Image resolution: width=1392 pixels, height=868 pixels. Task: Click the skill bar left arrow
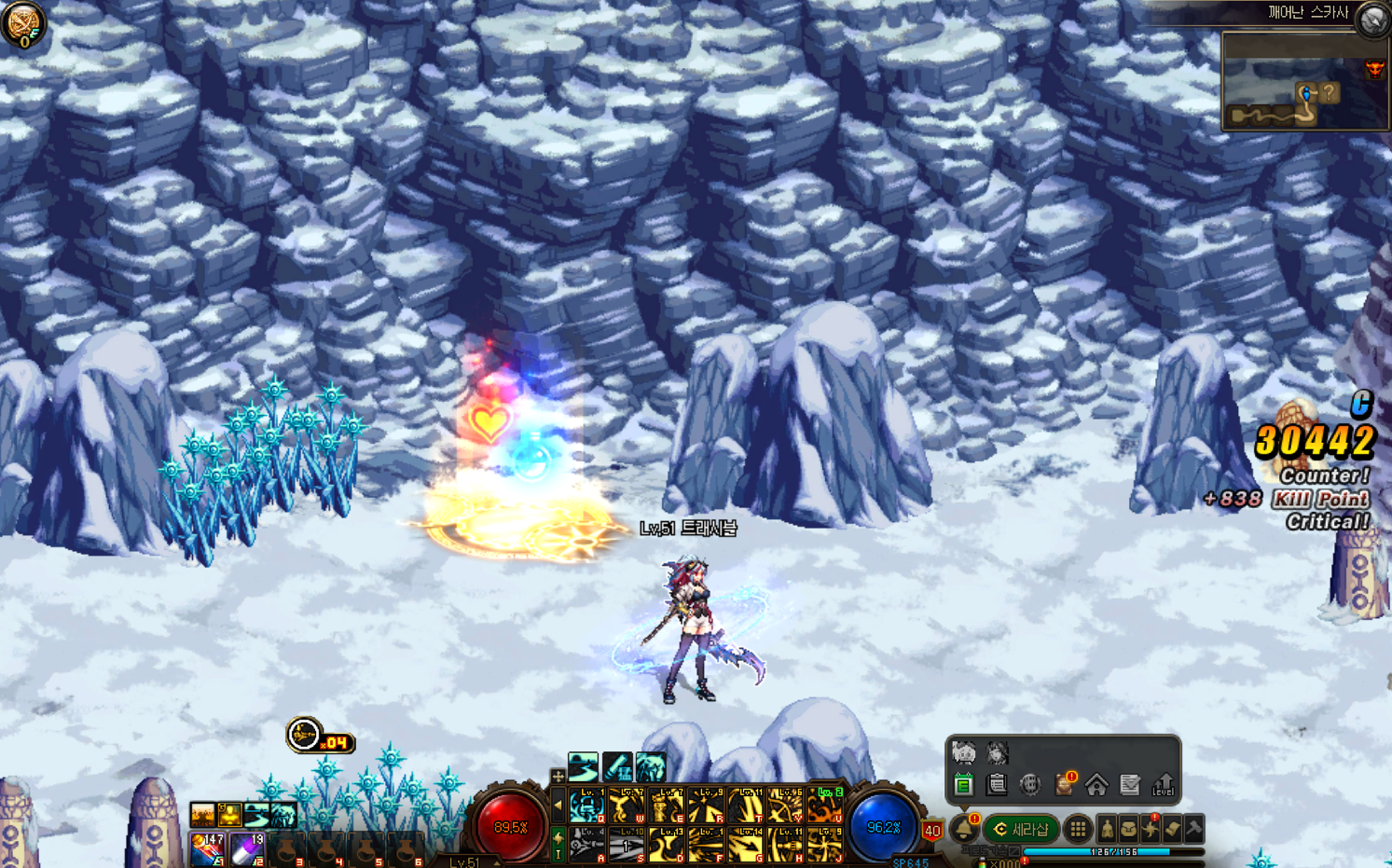[x=558, y=806]
